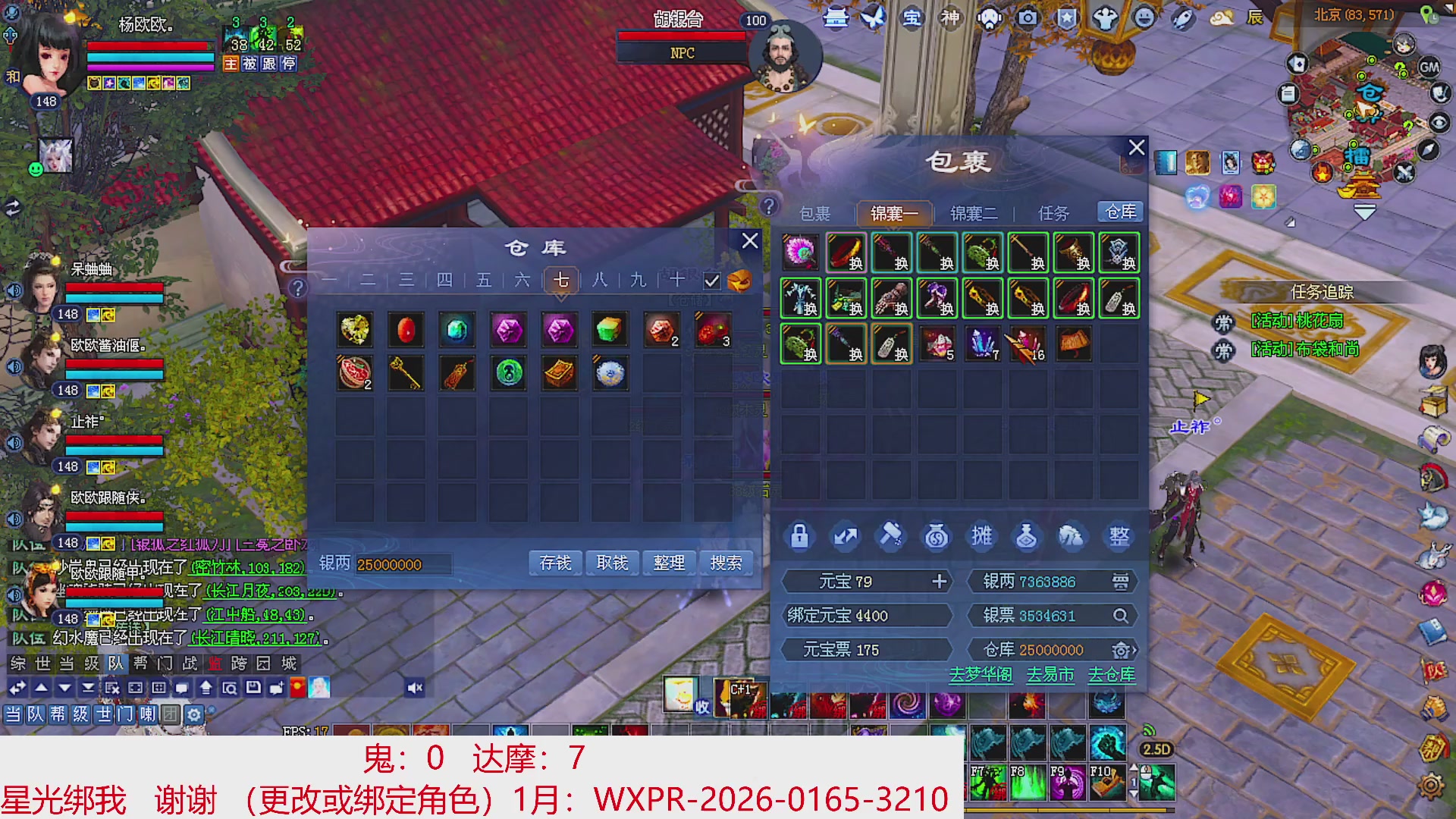Toggle the checkbox beside warehouse page tabs

point(711,281)
